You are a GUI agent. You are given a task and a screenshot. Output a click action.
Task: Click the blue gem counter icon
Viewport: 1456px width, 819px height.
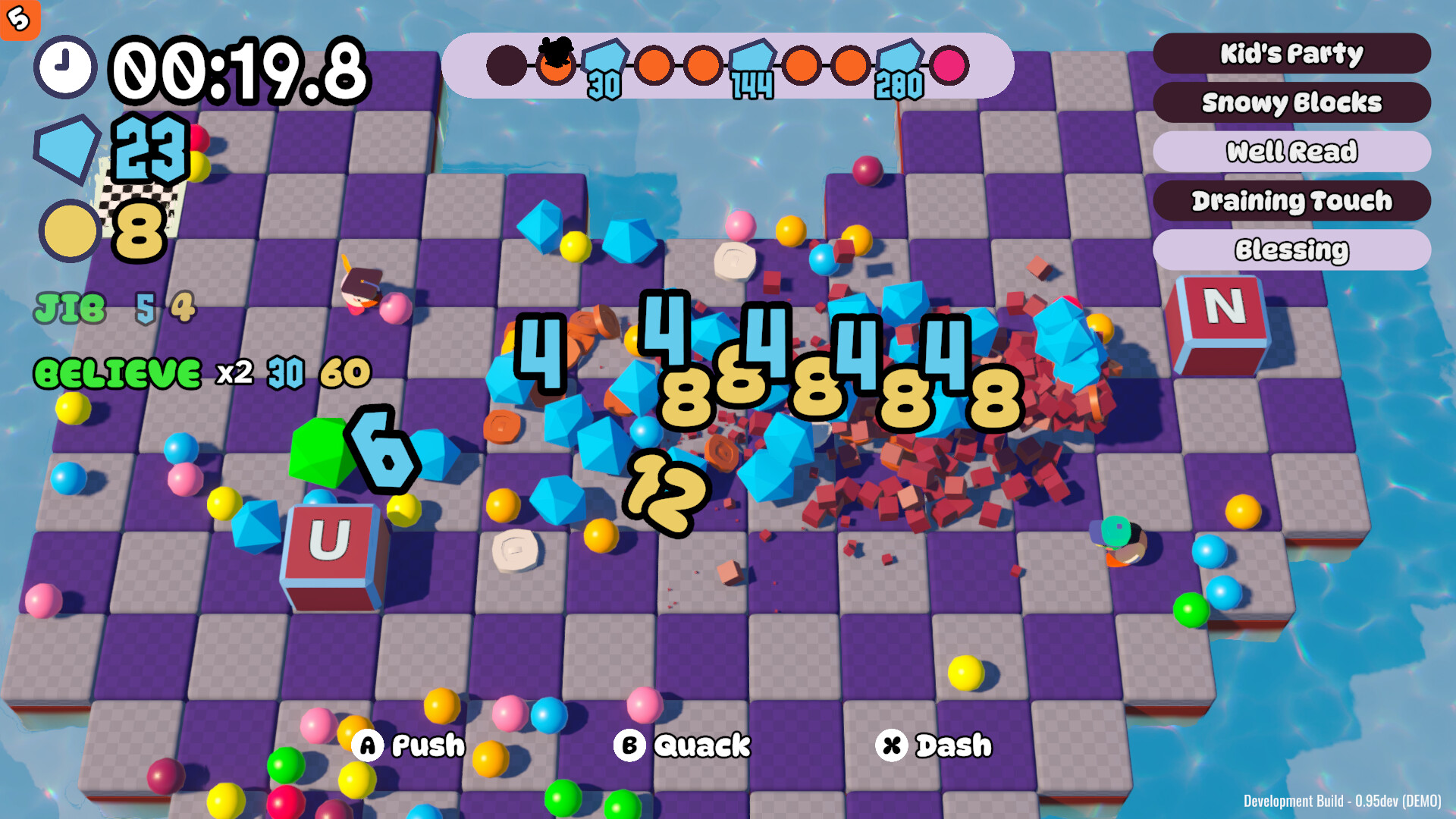68,149
